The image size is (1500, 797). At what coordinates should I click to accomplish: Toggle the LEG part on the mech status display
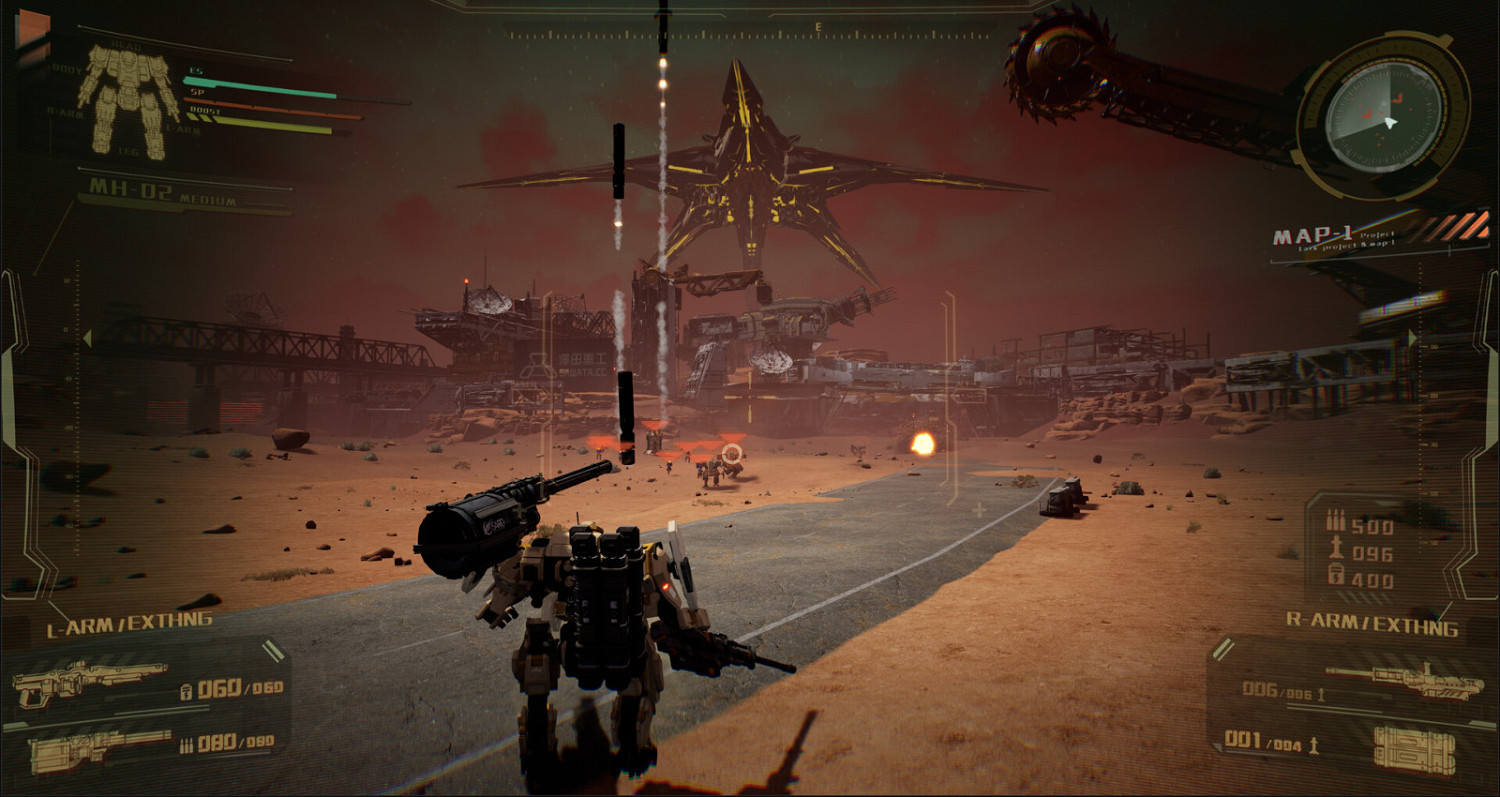coord(128,150)
